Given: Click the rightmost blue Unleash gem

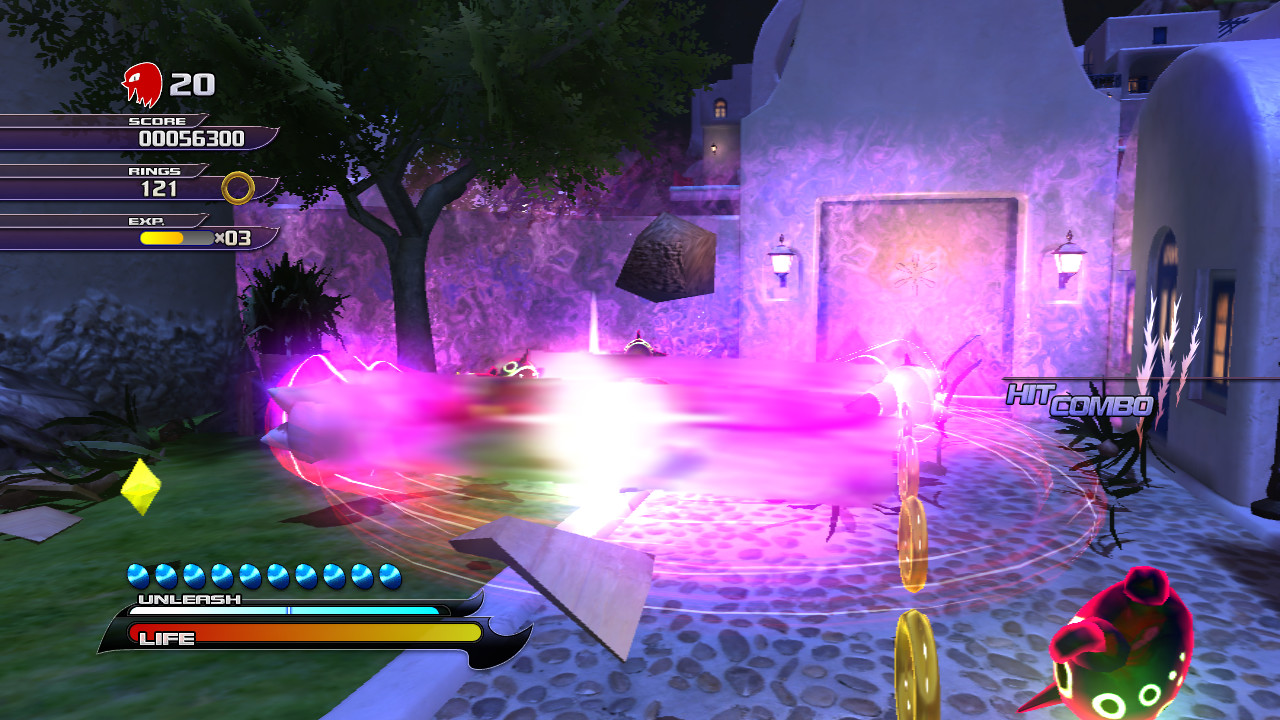Looking at the screenshot, I should [387, 576].
